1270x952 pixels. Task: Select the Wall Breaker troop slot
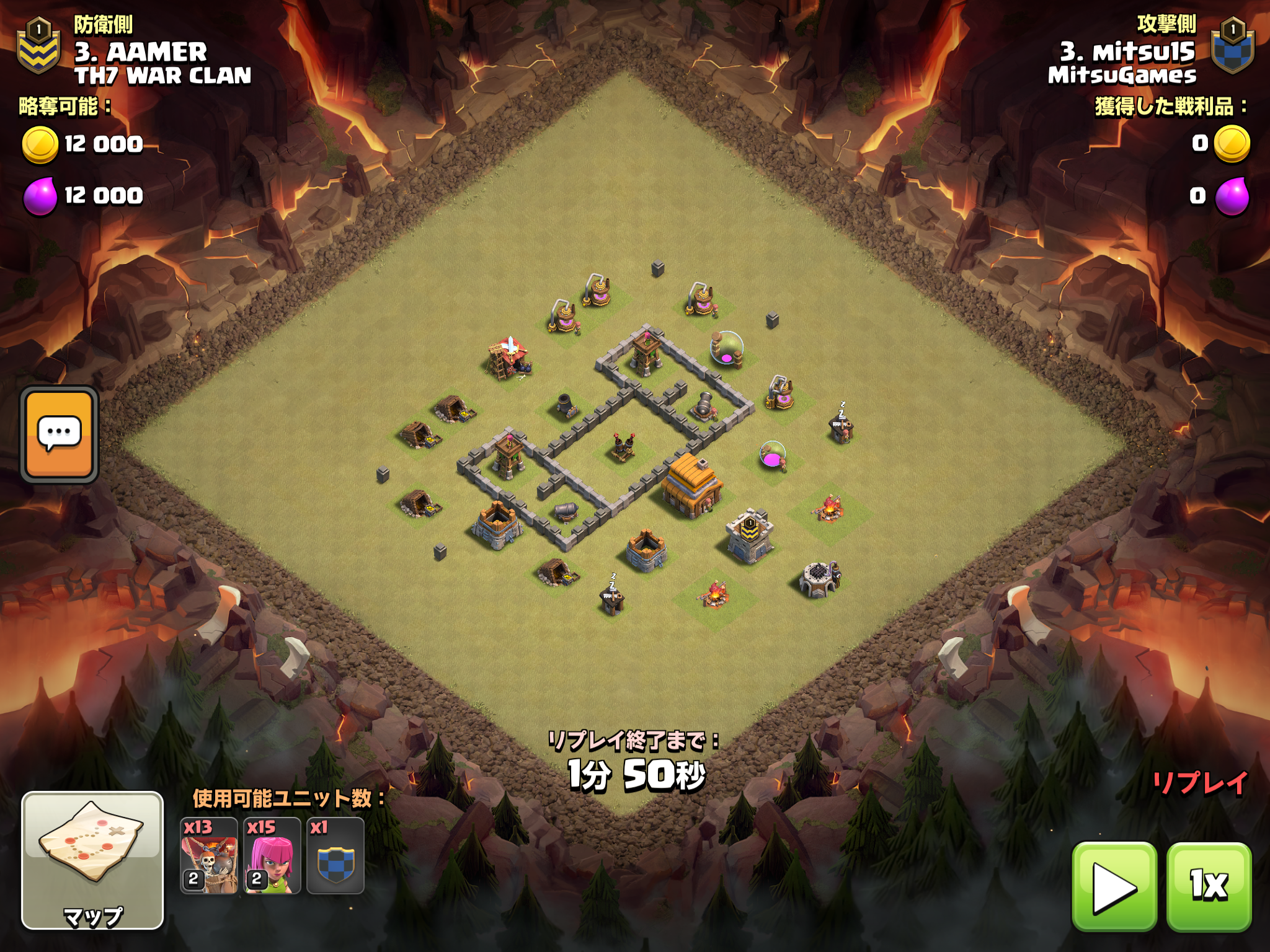(x=209, y=856)
